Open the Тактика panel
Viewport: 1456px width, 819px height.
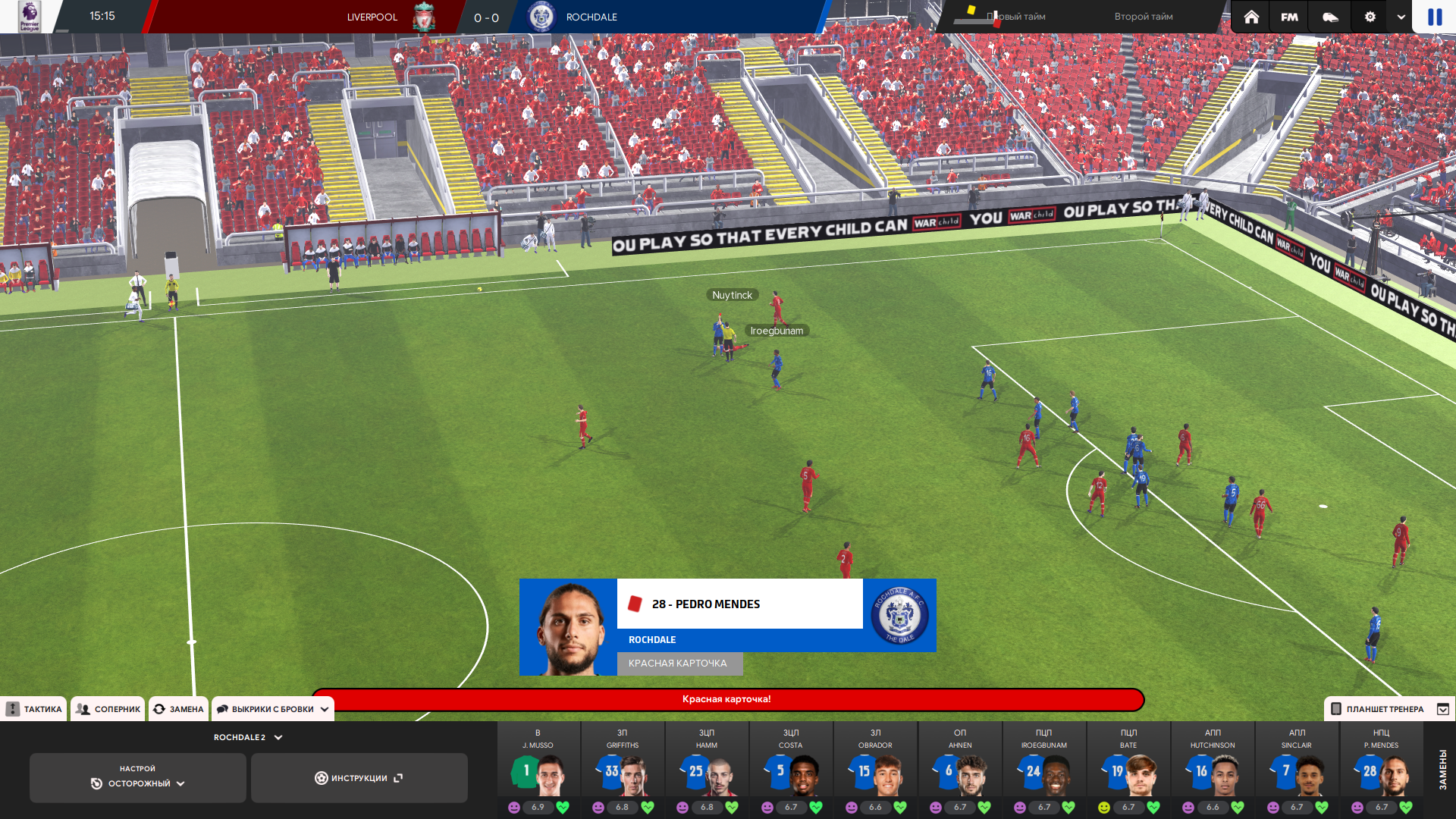pos(34,709)
